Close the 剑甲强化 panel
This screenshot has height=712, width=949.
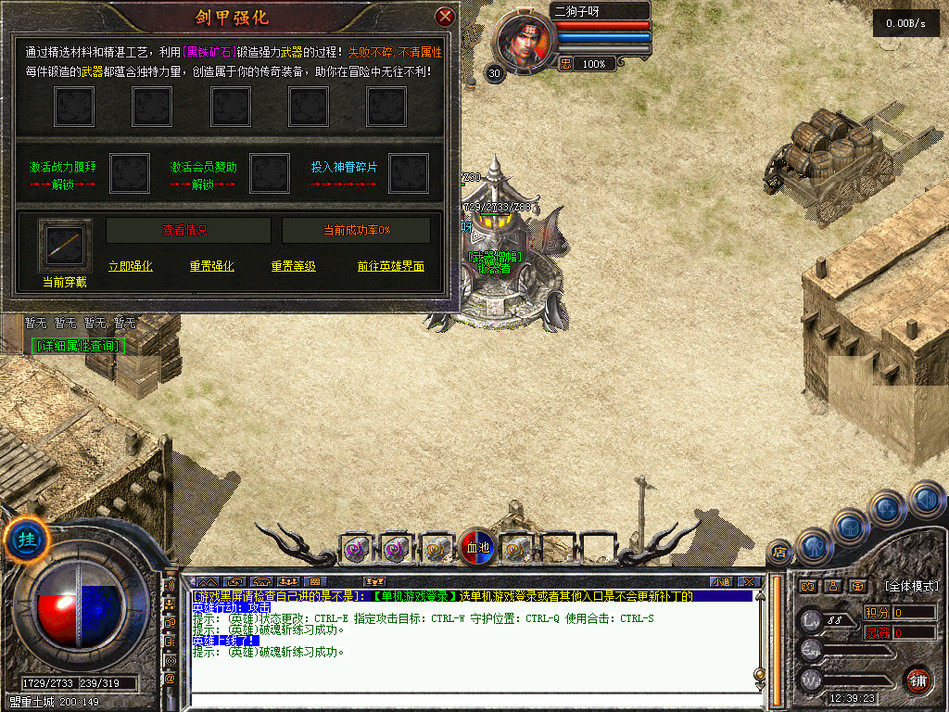pos(446,17)
